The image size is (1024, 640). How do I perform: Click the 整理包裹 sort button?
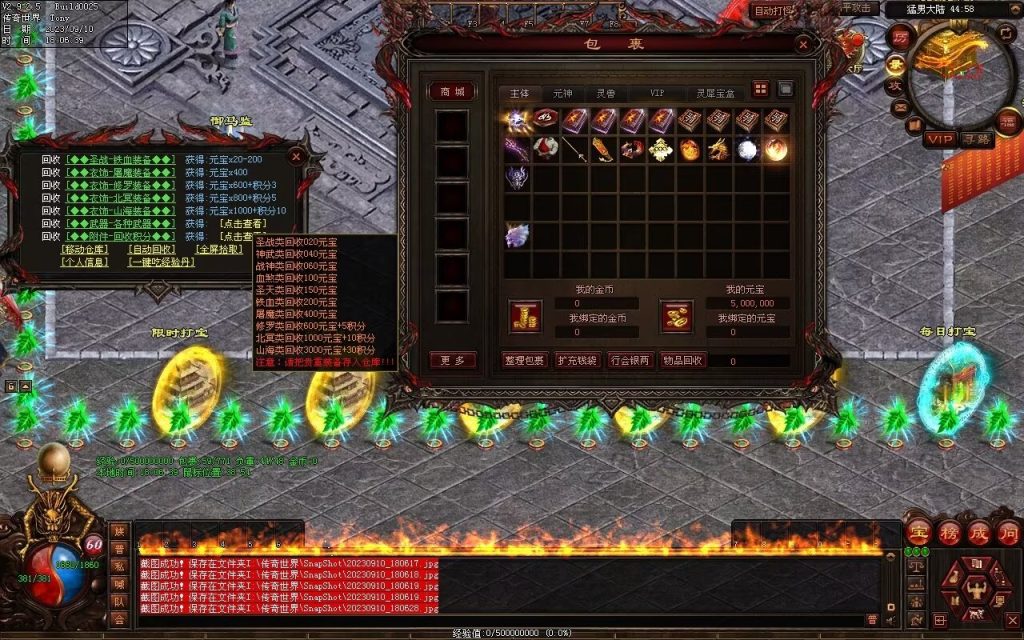525,360
